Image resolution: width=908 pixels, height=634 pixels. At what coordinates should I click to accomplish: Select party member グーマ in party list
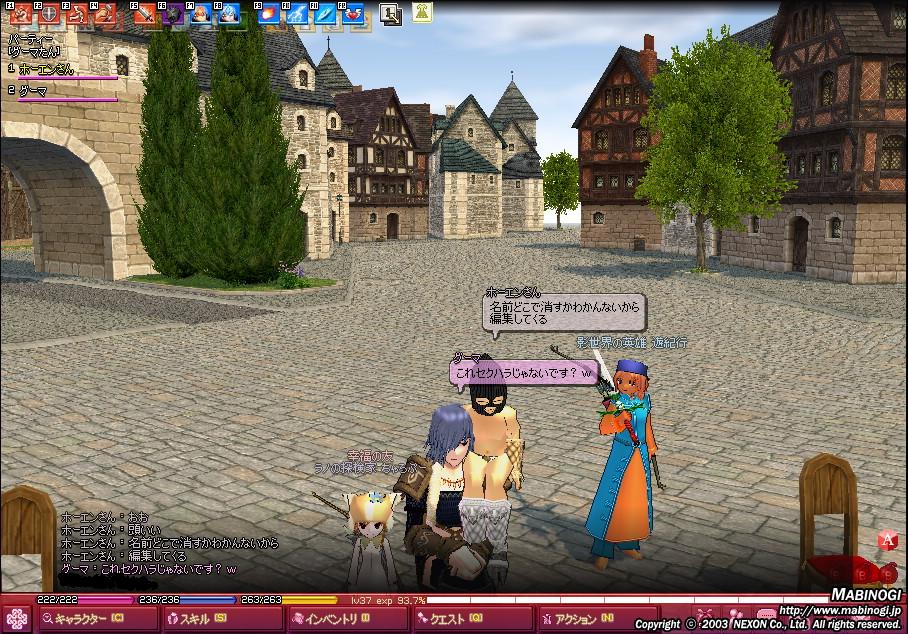click(x=34, y=91)
